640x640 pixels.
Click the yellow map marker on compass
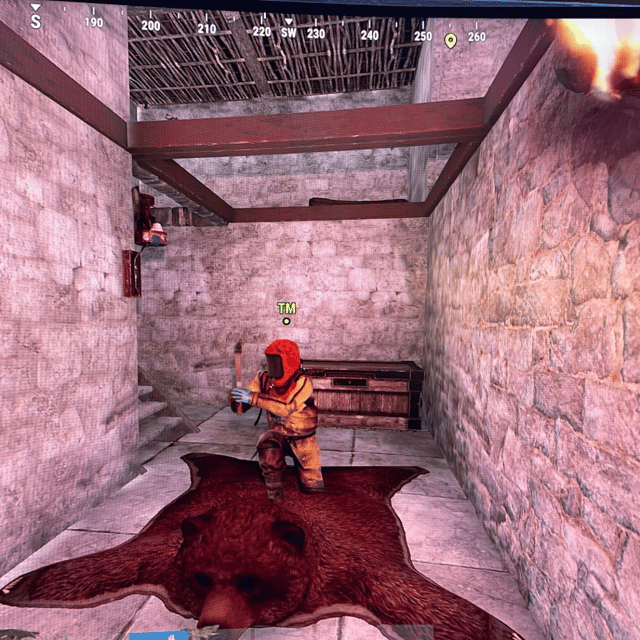[x=450, y=40]
